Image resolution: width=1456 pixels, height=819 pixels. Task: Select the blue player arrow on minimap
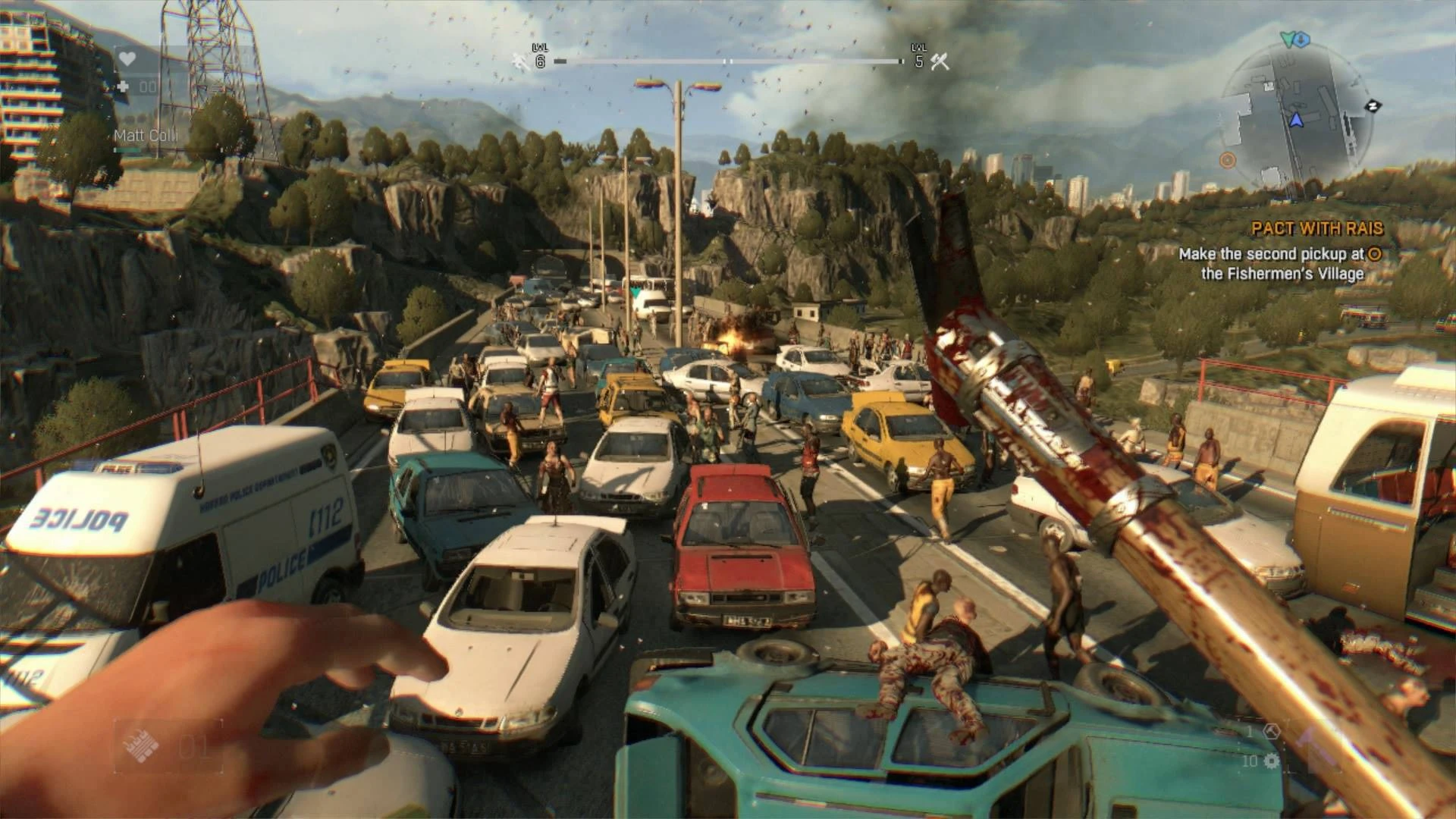(1296, 119)
